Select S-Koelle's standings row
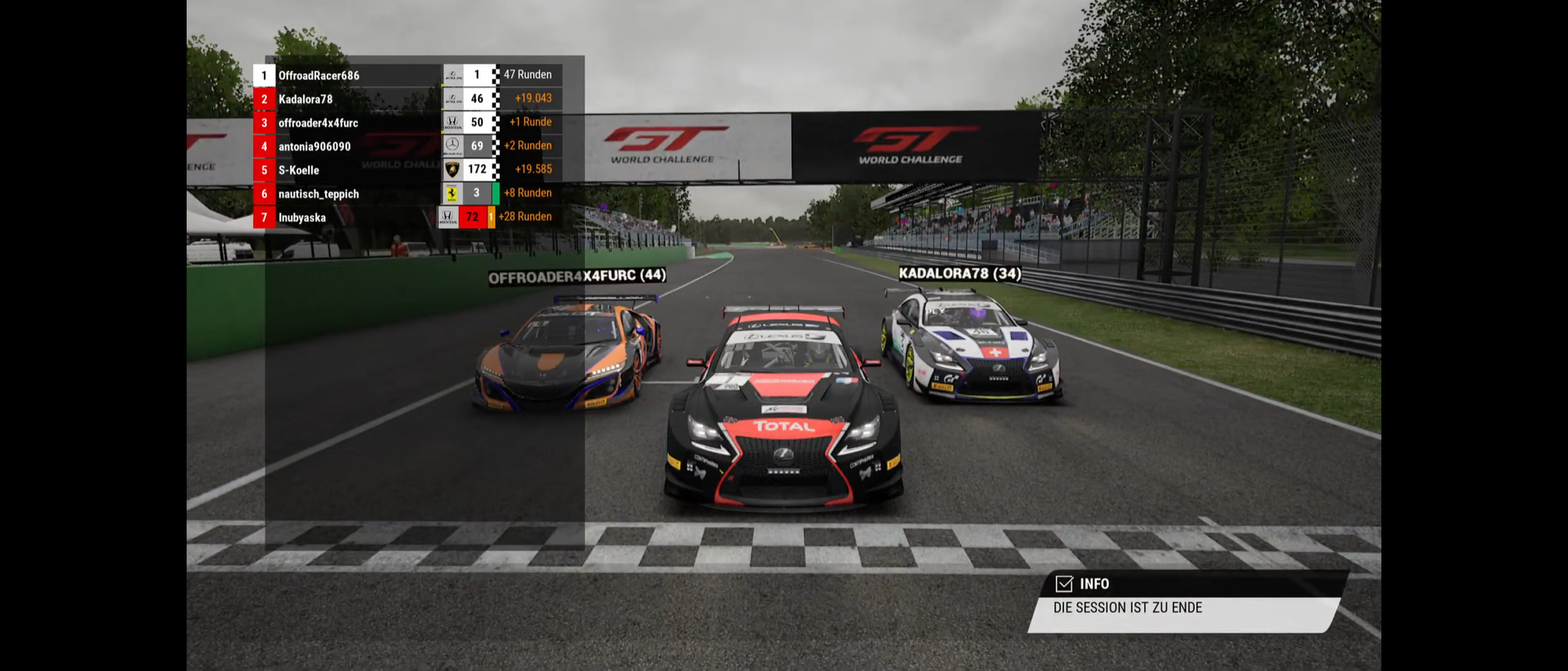The height and width of the screenshot is (671, 1568). [299, 170]
